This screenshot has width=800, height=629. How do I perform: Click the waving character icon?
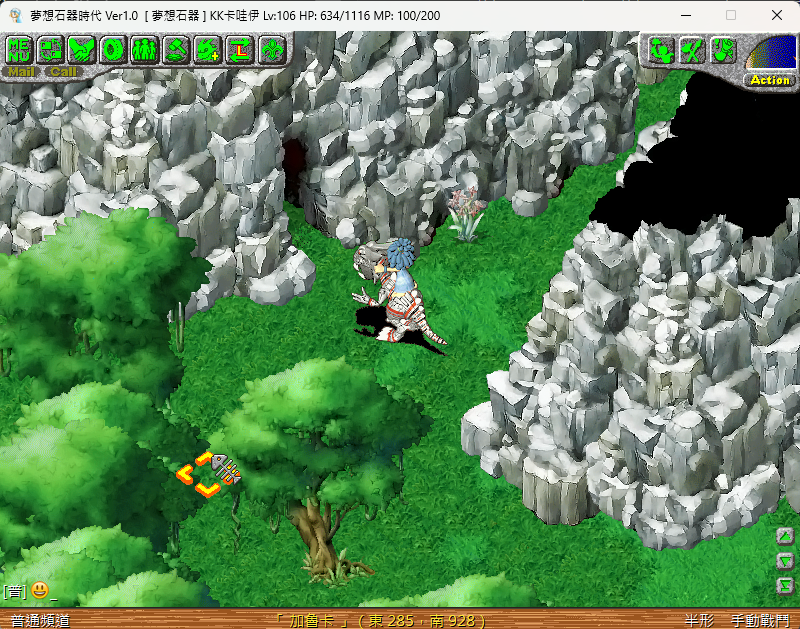coord(660,49)
